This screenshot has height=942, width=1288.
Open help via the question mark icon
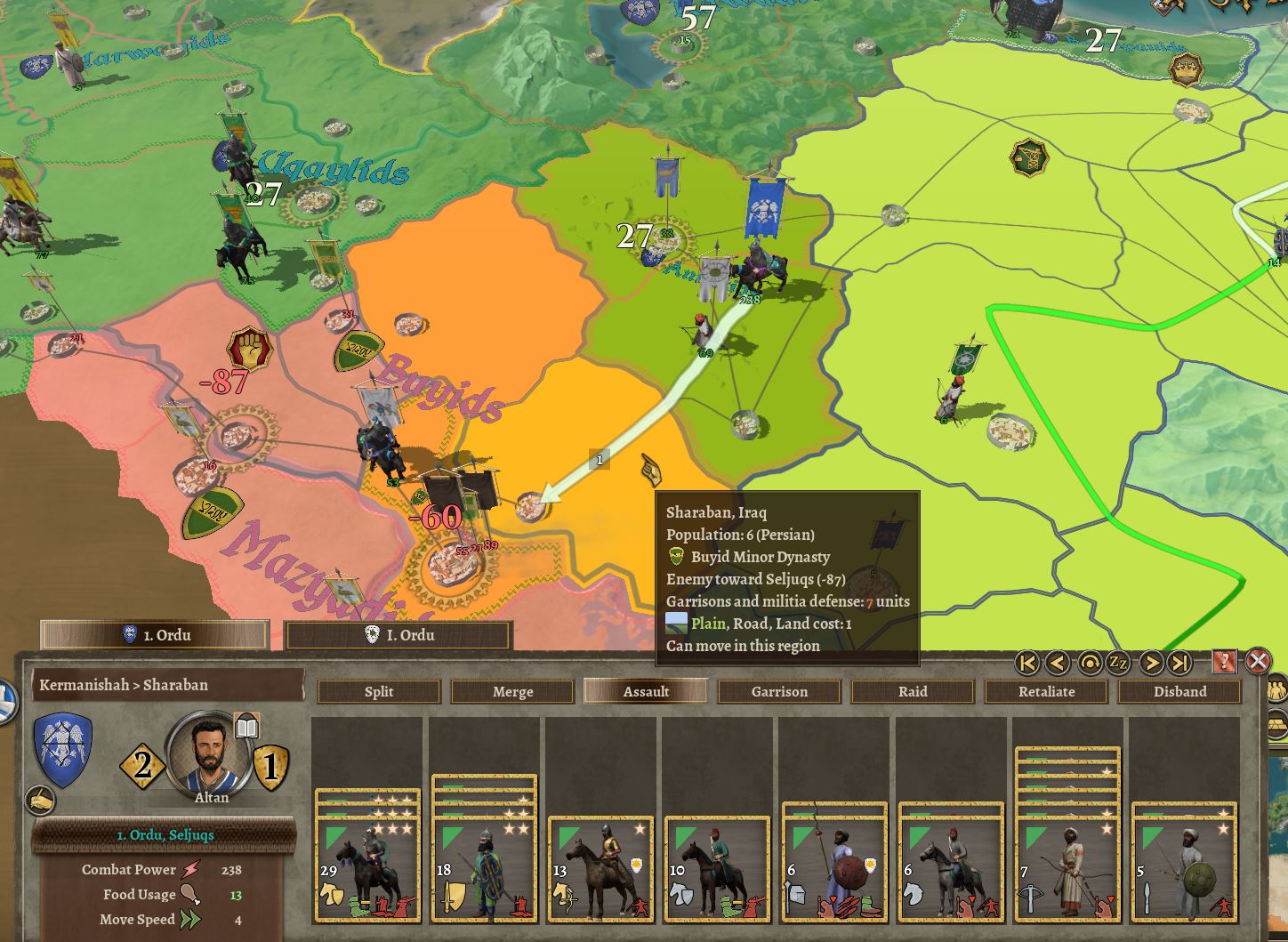click(1225, 662)
